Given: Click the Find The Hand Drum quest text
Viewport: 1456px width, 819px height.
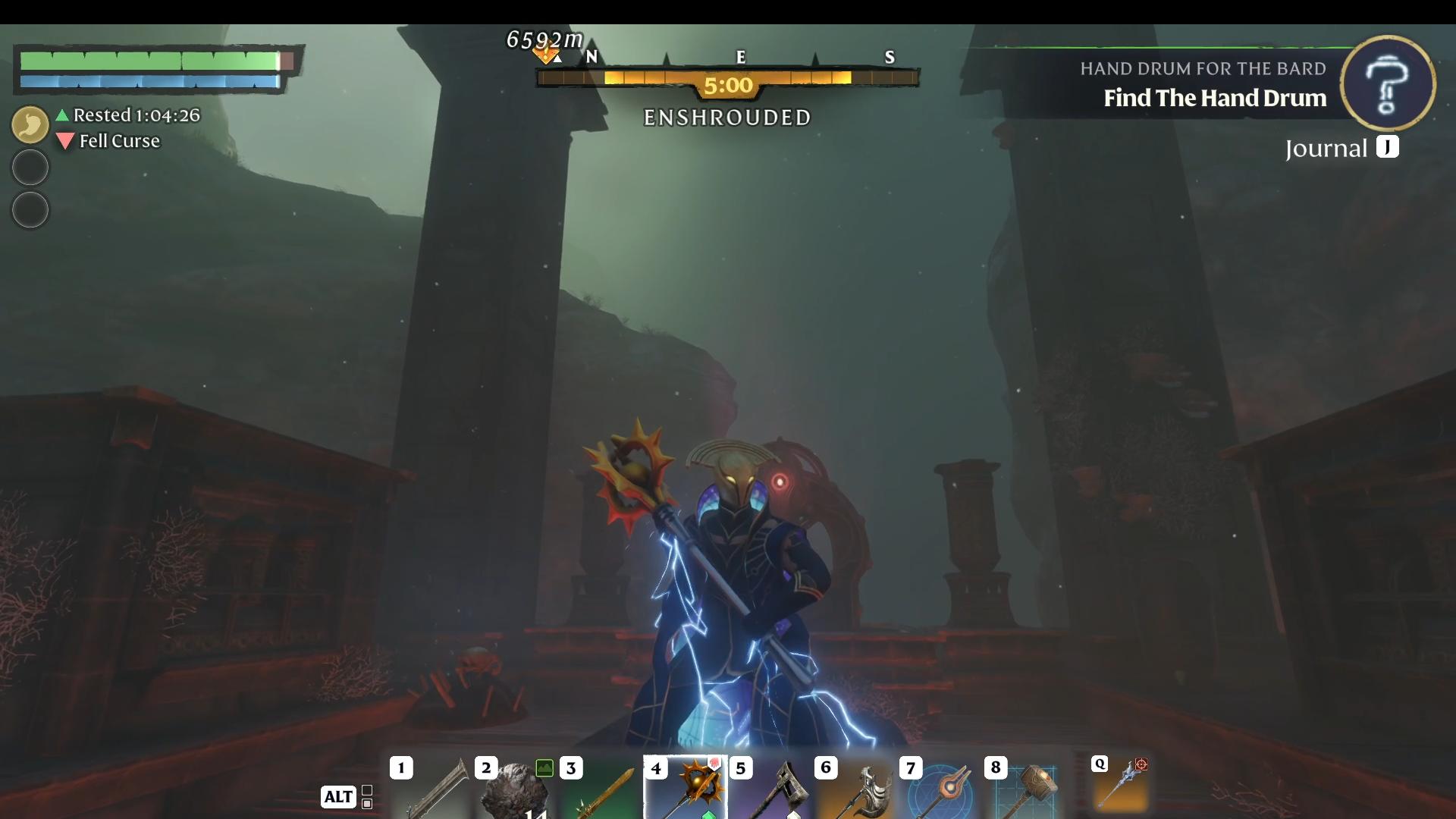Looking at the screenshot, I should (x=1214, y=98).
